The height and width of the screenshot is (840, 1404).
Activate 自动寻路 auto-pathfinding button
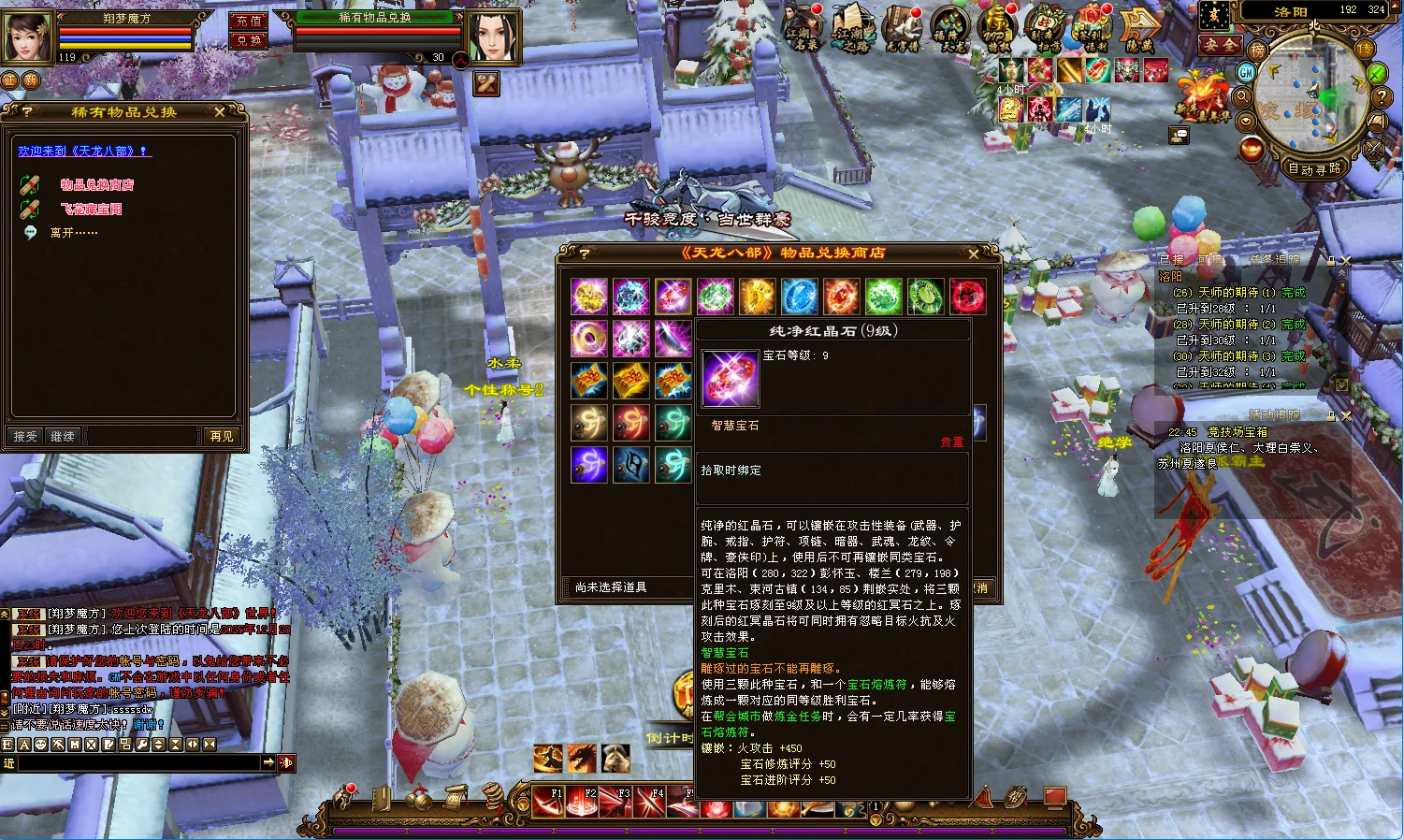coord(1314,168)
